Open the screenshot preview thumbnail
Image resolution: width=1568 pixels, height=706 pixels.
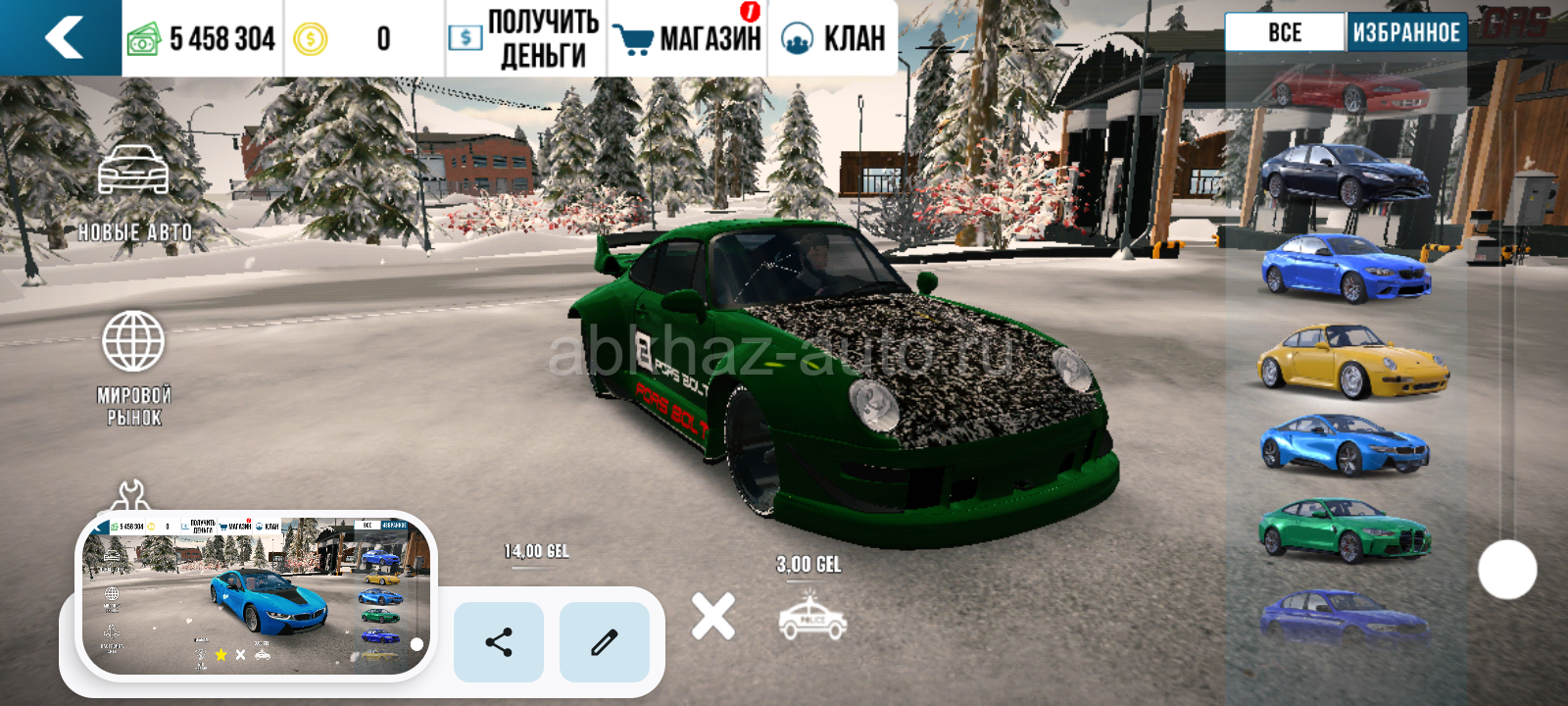pos(256,595)
